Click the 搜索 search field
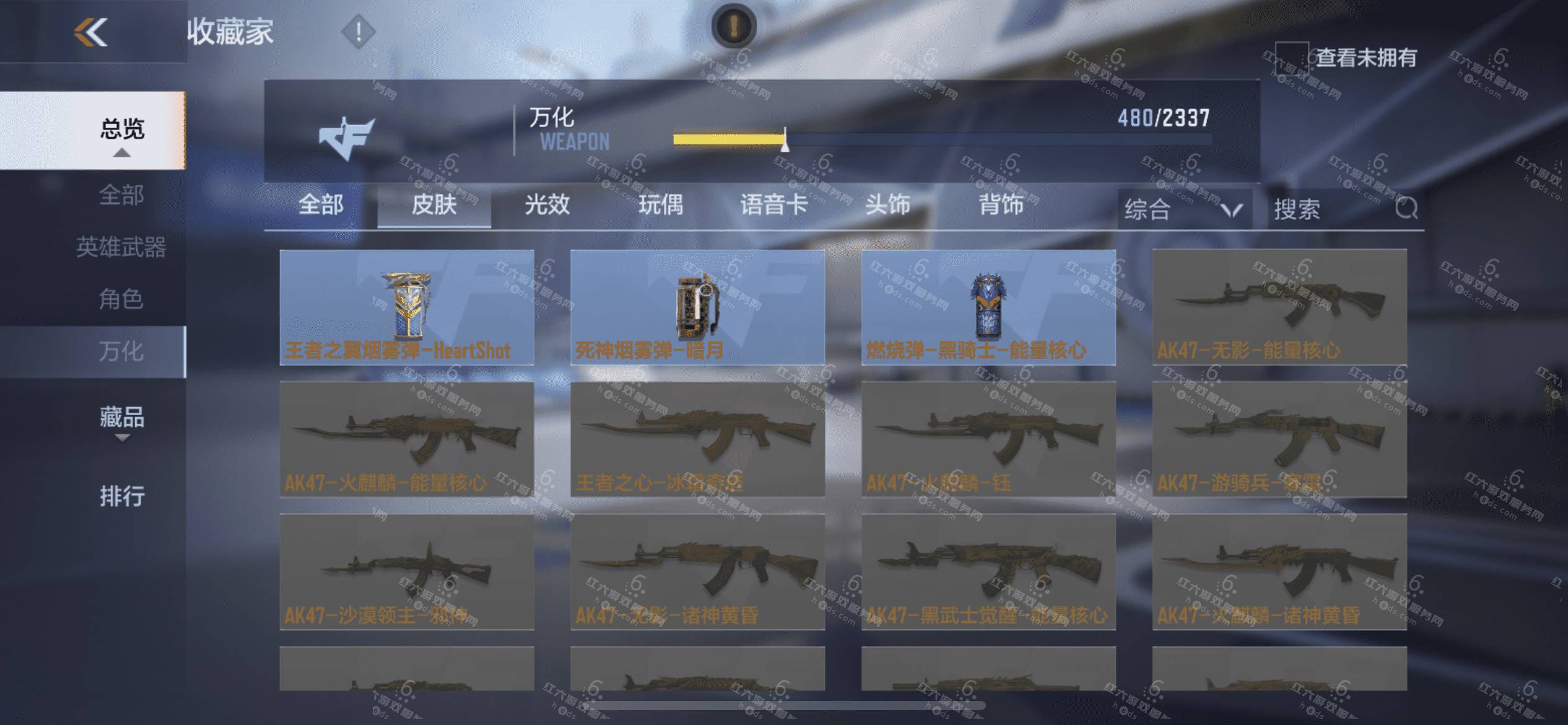The height and width of the screenshot is (725, 1568). [1331, 209]
